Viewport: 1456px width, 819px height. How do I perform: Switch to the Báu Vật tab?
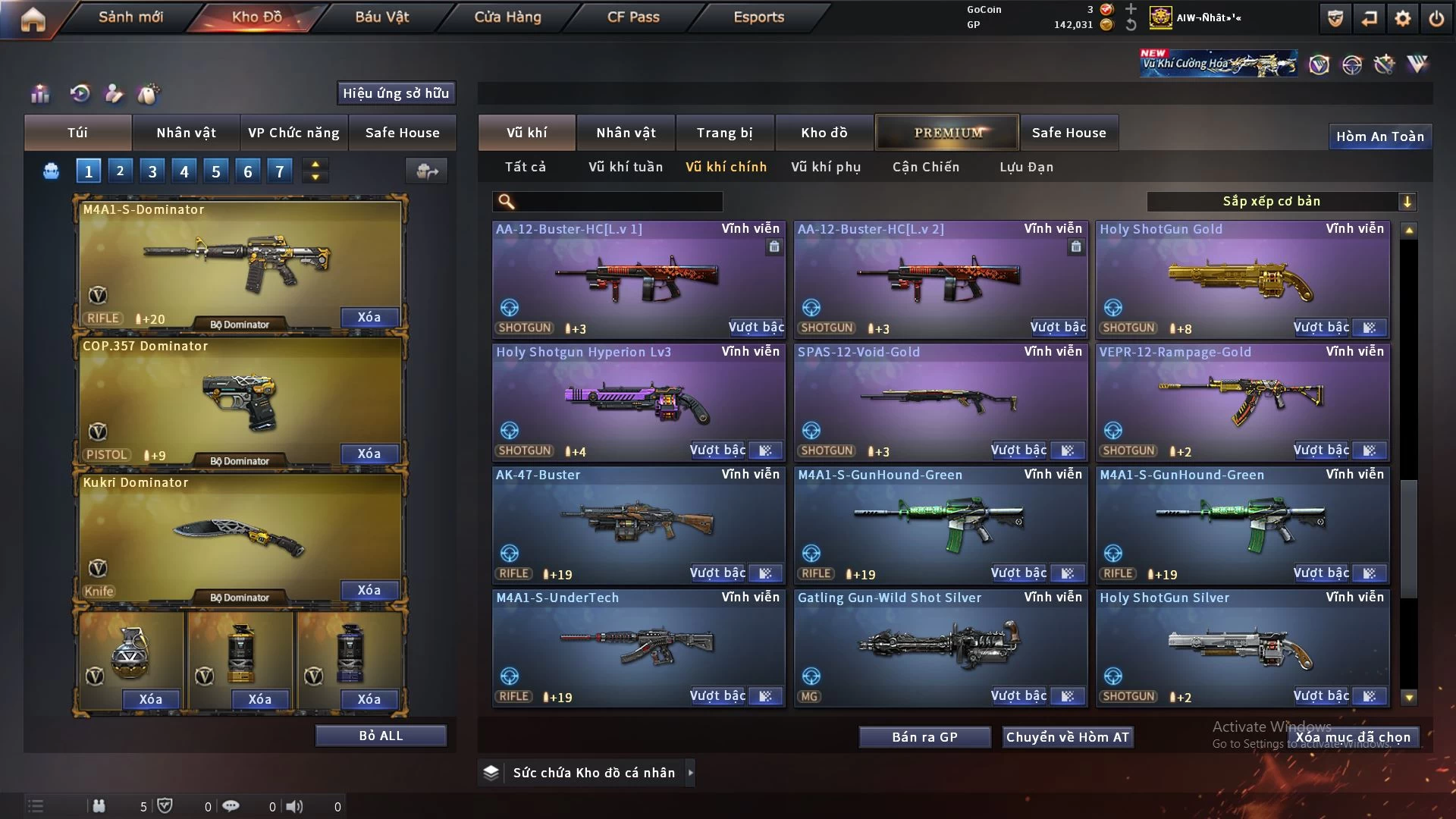pos(381,17)
